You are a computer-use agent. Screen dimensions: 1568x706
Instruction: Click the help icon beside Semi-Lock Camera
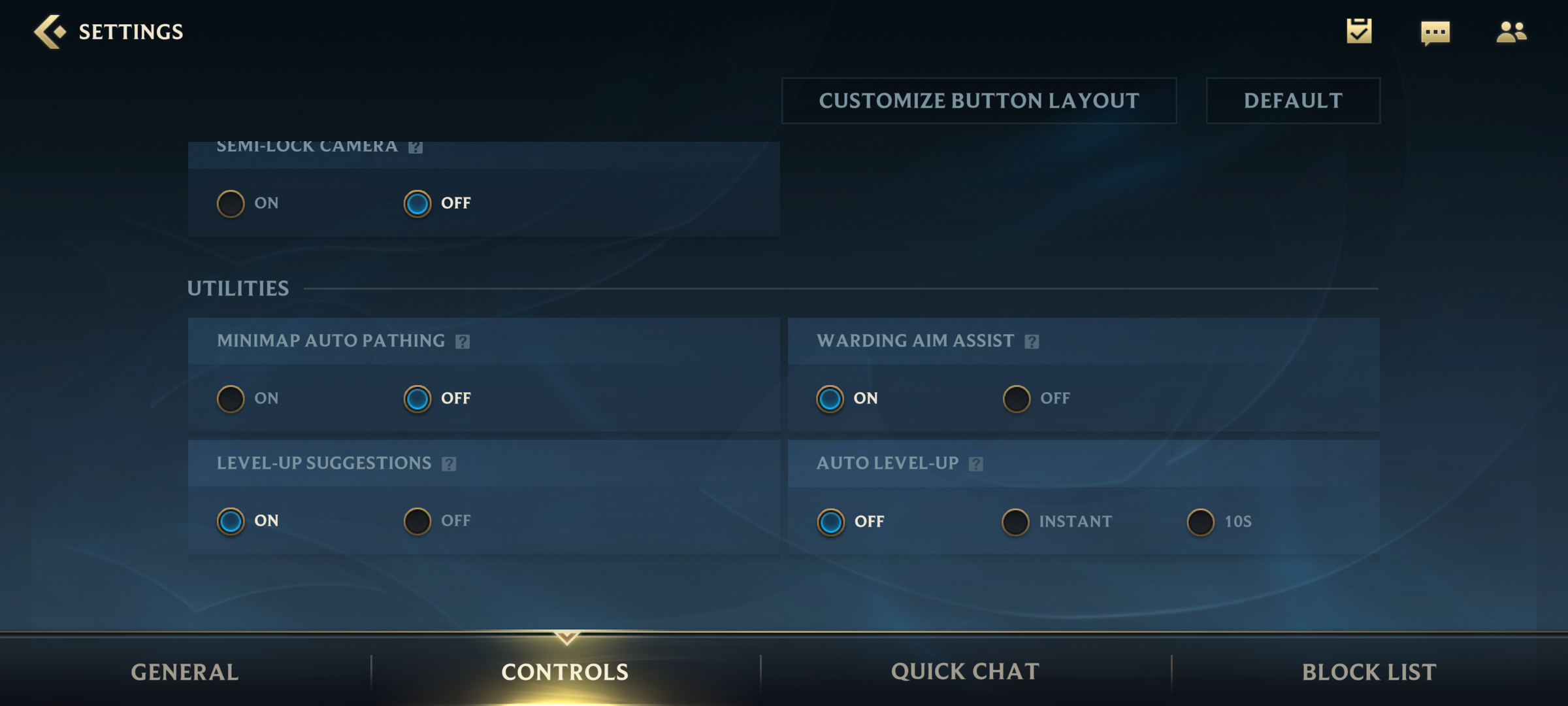pos(416,146)
